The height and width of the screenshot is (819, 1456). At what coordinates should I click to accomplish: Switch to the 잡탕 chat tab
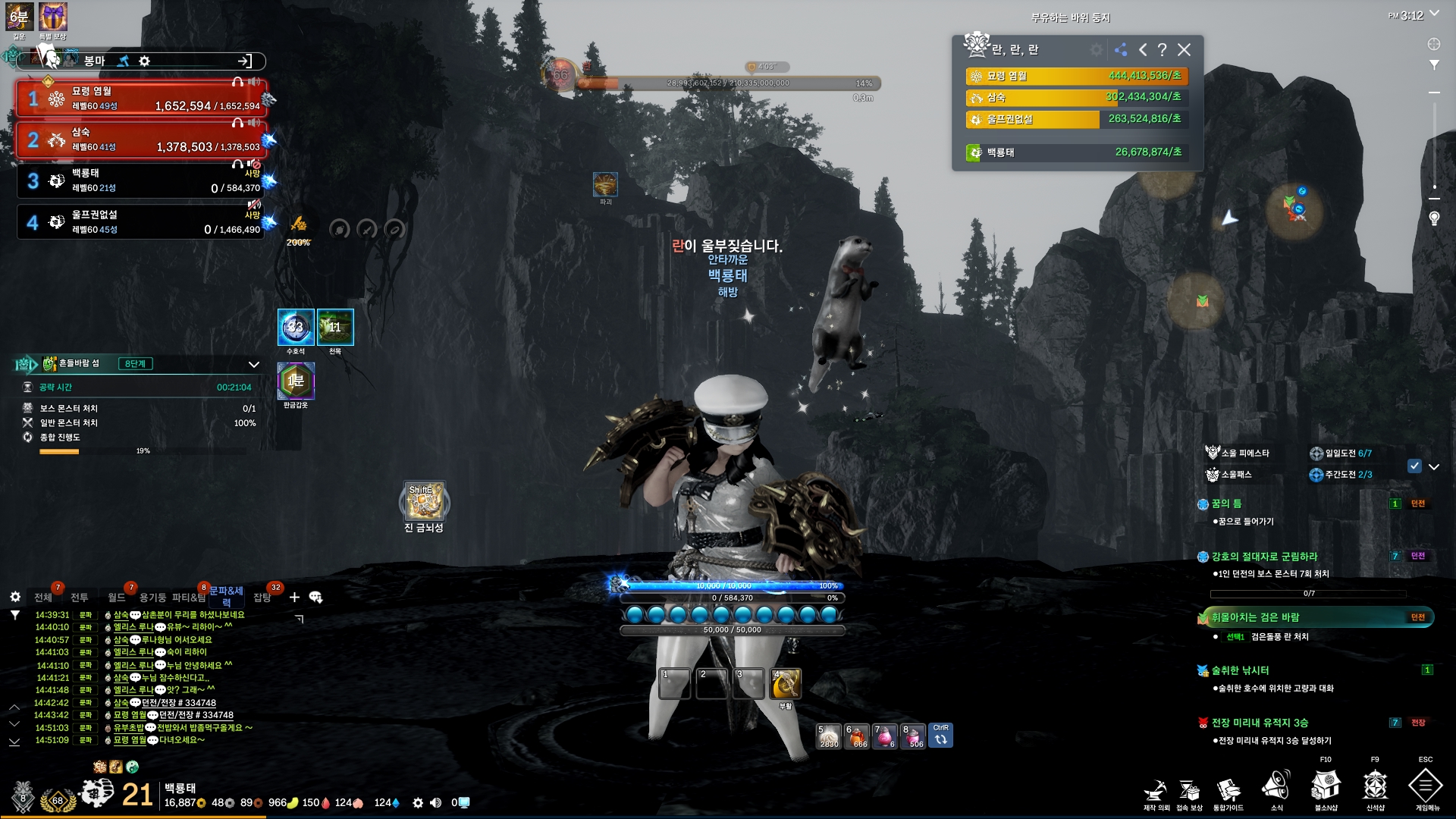262,598
